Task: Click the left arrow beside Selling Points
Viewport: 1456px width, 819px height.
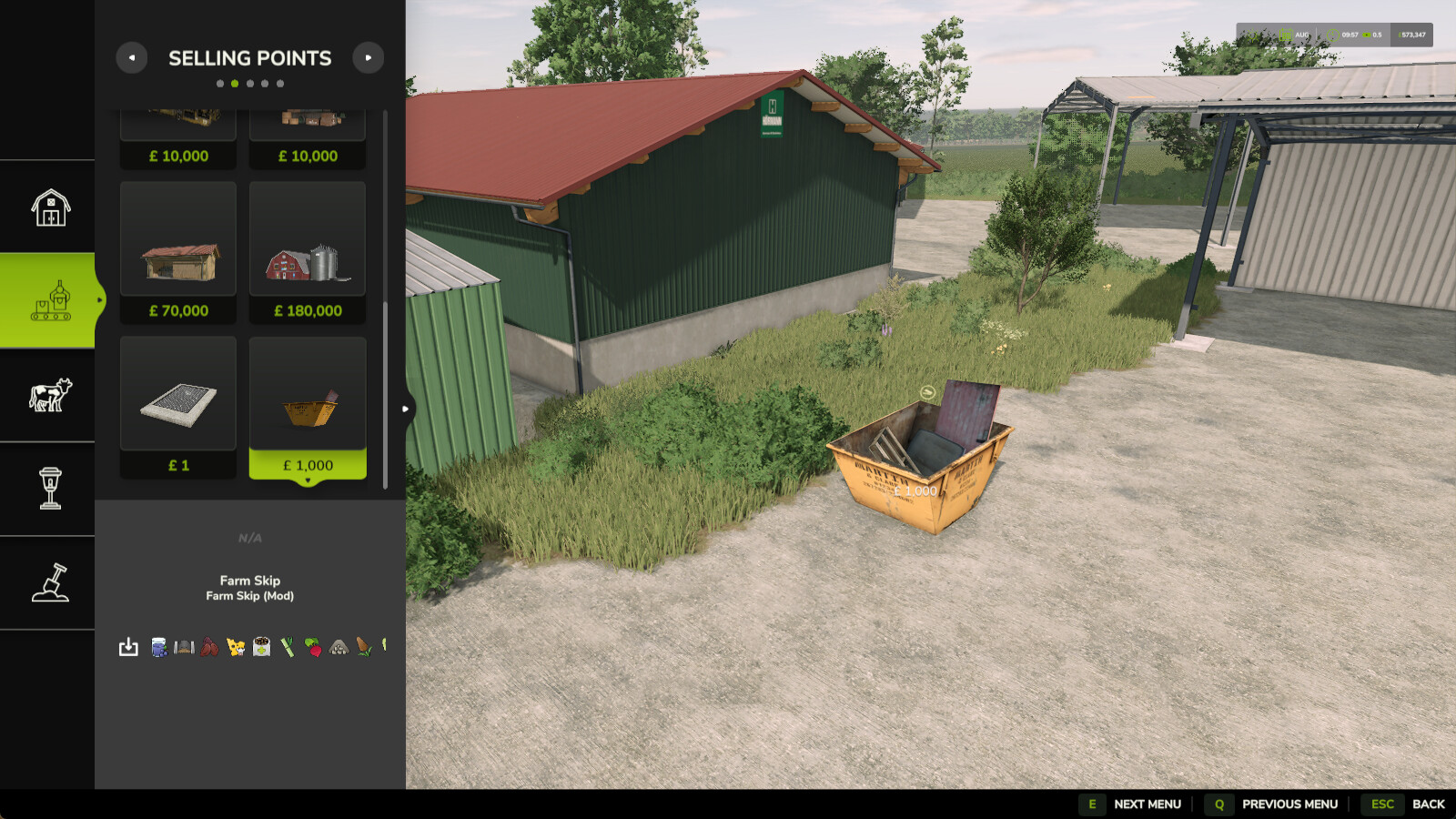Action: point(132,57)
